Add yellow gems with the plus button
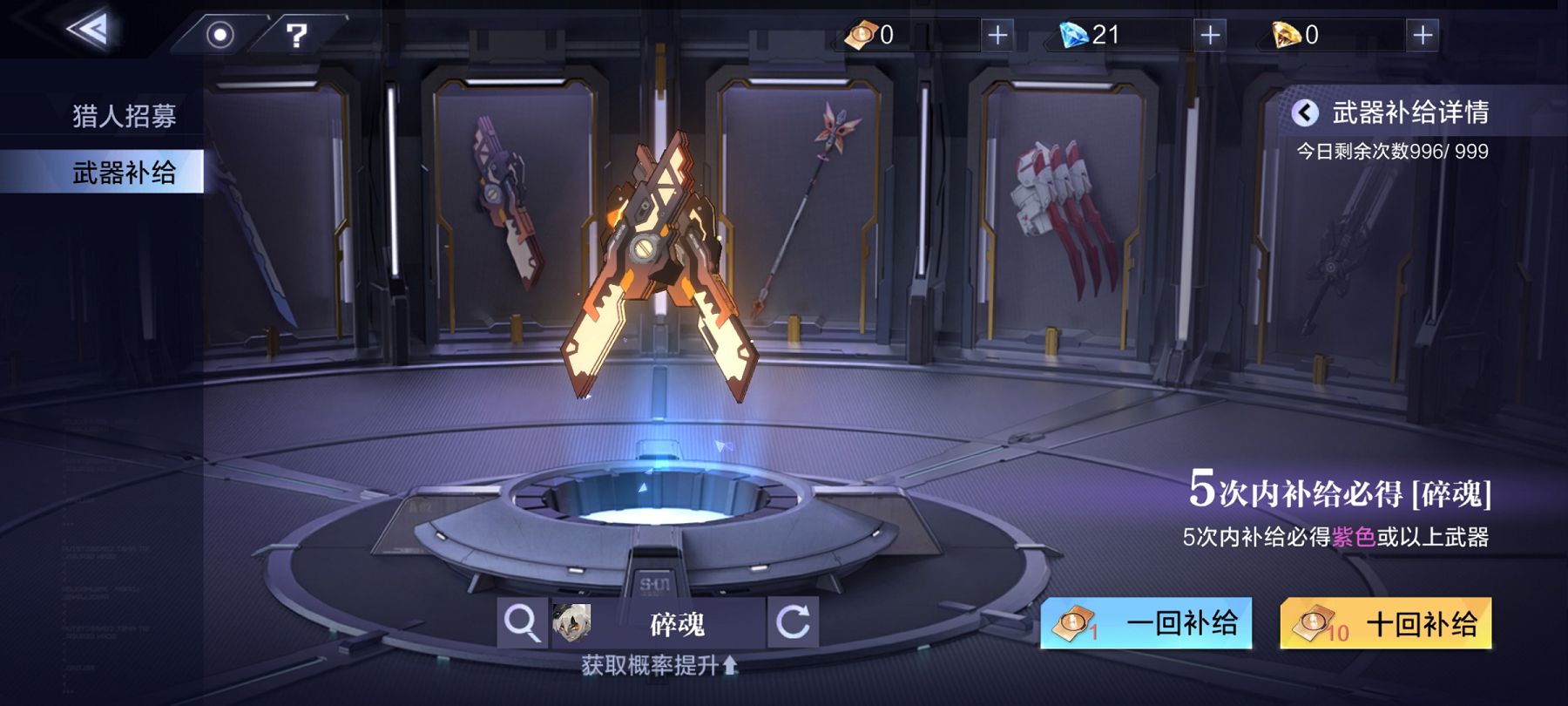Image resolution: width=1568 pixels, height=706 pixels. pos(1422,35)
